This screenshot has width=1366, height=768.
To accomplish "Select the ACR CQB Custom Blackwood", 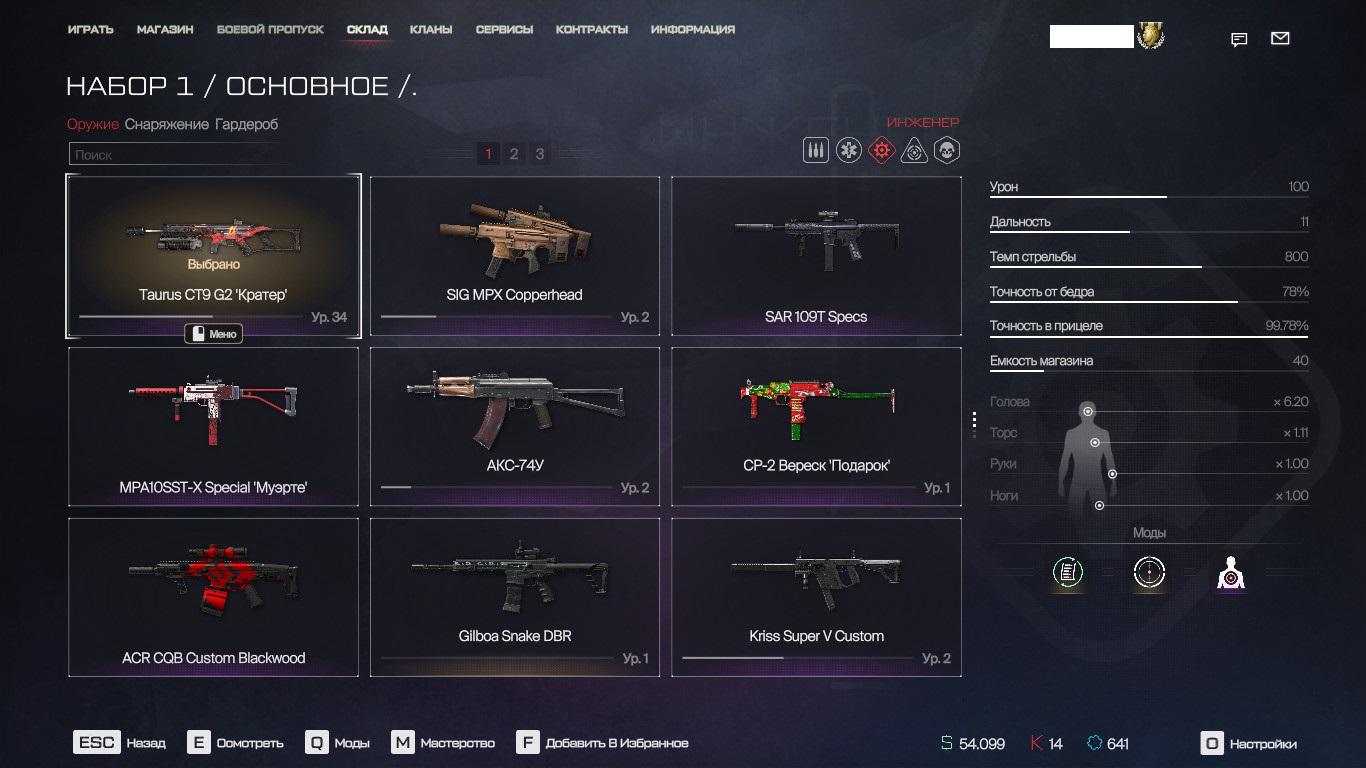I will coord(213,597).
